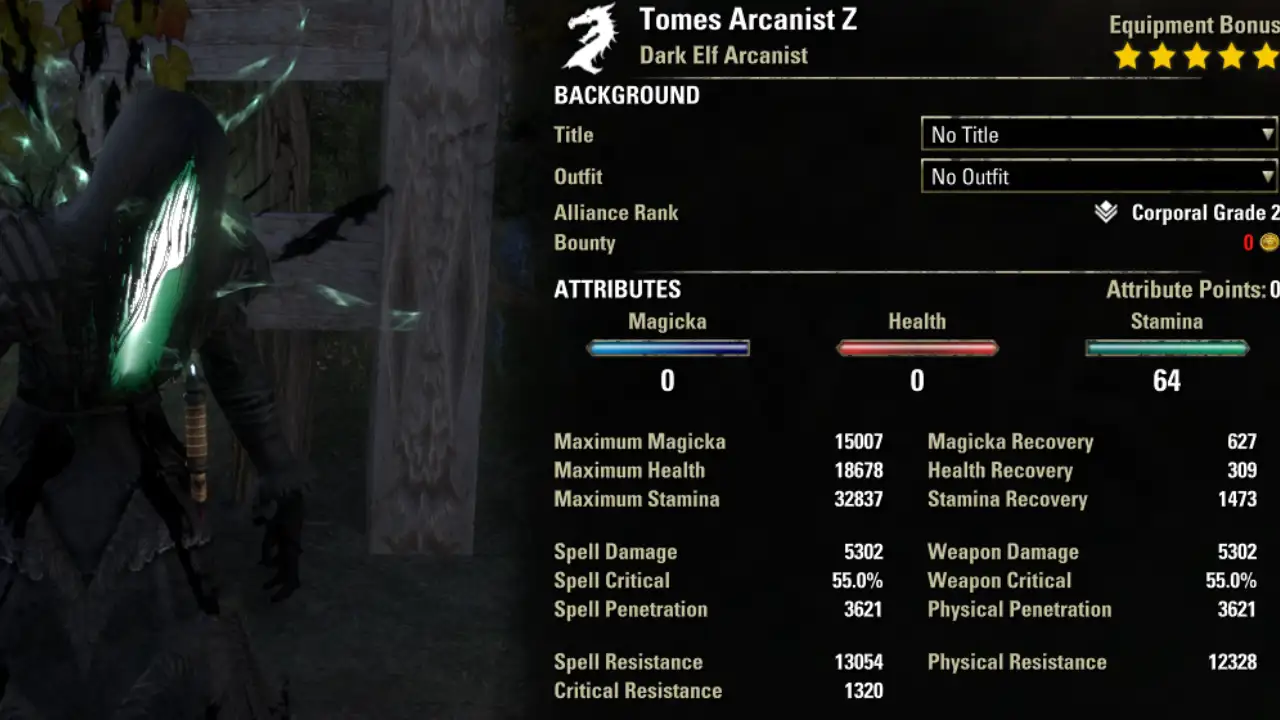Open the Title dropdown

1099,134
